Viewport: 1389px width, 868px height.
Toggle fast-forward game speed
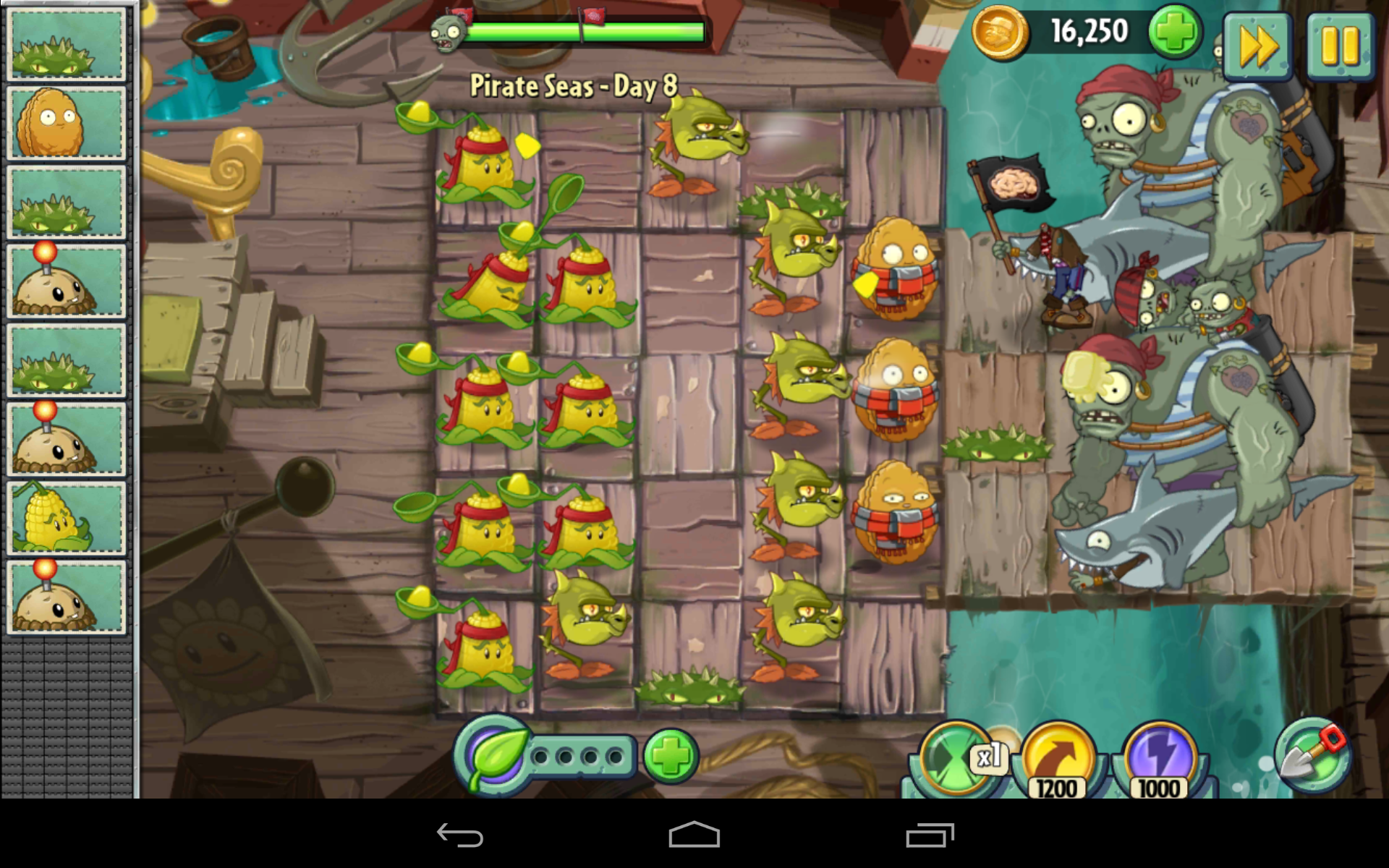click(1259, 45)
